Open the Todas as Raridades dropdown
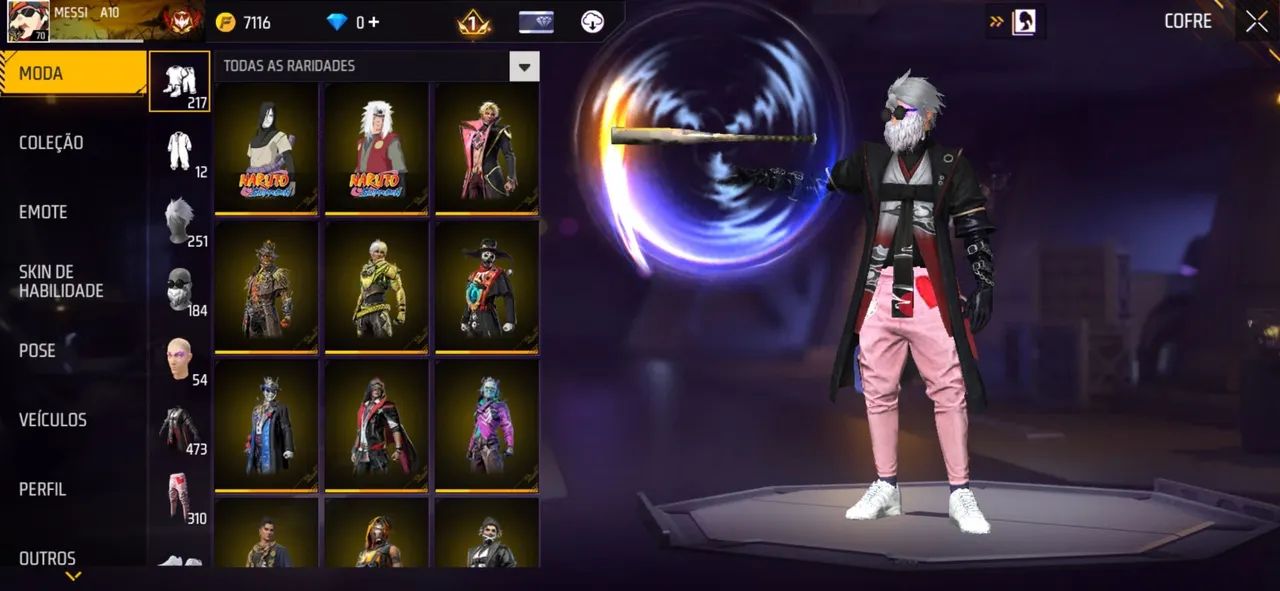Viewport: 1280px width, 591px height. (x=524, y=66)
